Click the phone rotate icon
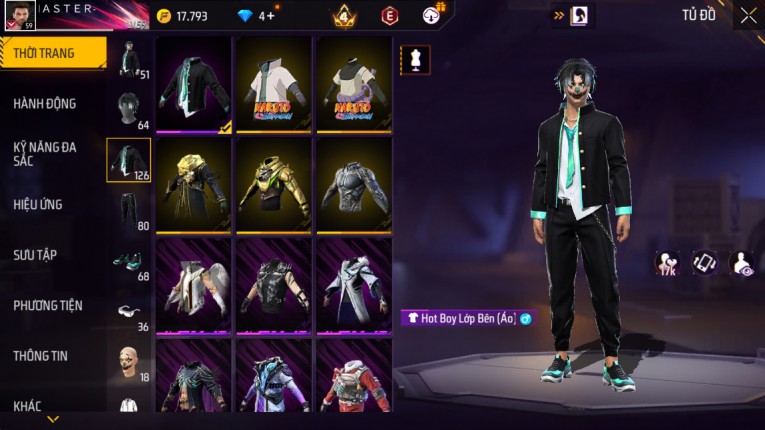This screenshot has height=430, width=765. pyautogui.click(x=705, y=263)
